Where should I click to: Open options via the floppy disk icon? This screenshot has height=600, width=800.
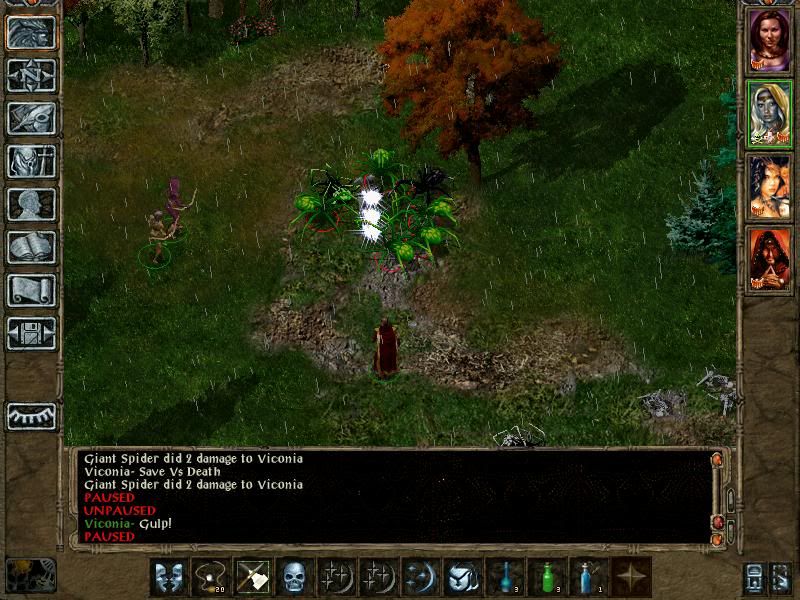click(x=30, y=333)
